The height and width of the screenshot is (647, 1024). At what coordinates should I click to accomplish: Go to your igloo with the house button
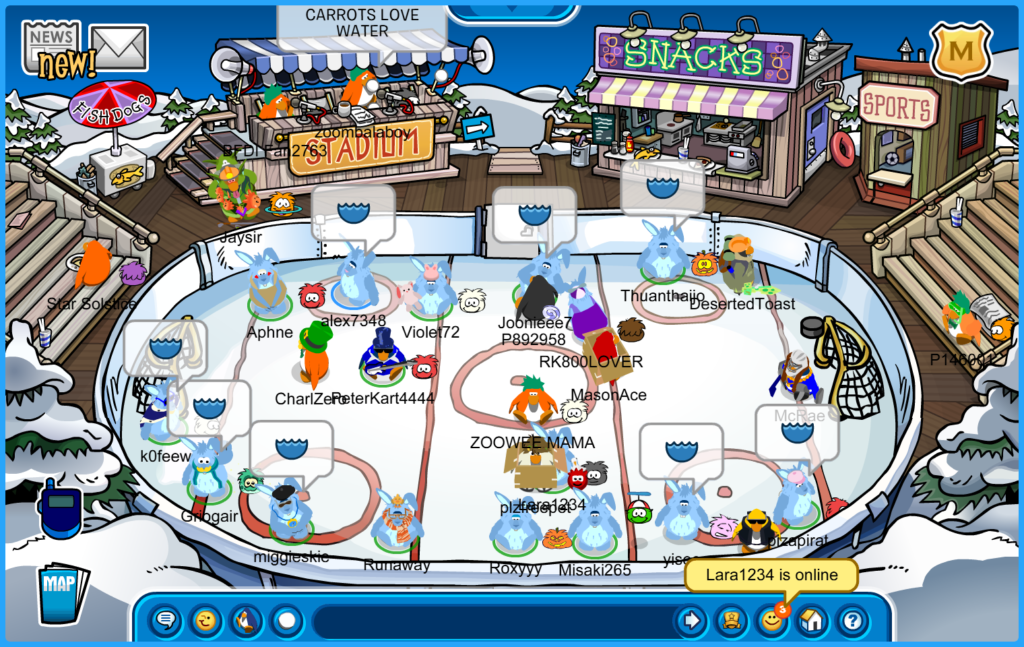click(811, 621)
